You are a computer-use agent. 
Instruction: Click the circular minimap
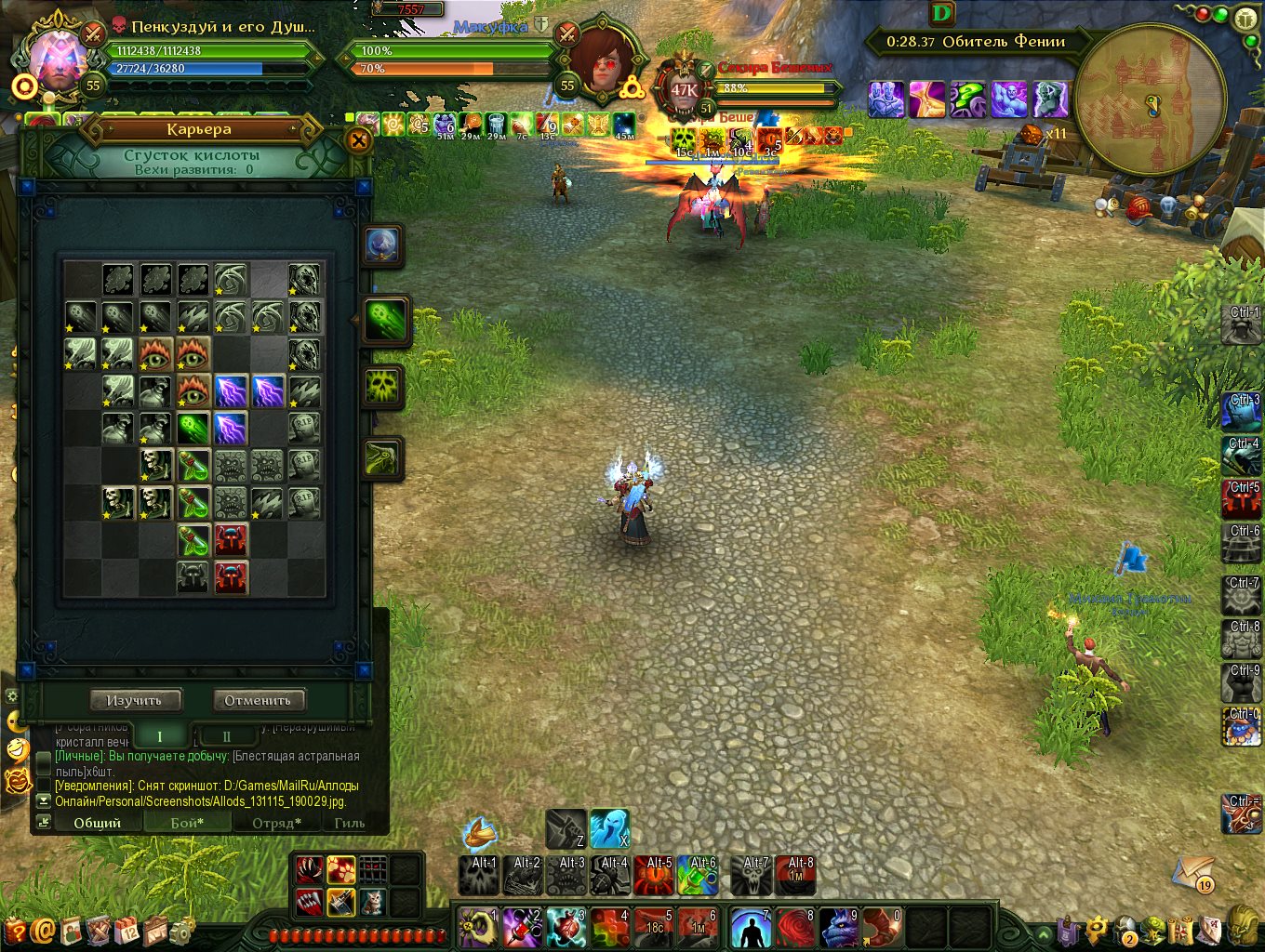(x=1150, y=100)
